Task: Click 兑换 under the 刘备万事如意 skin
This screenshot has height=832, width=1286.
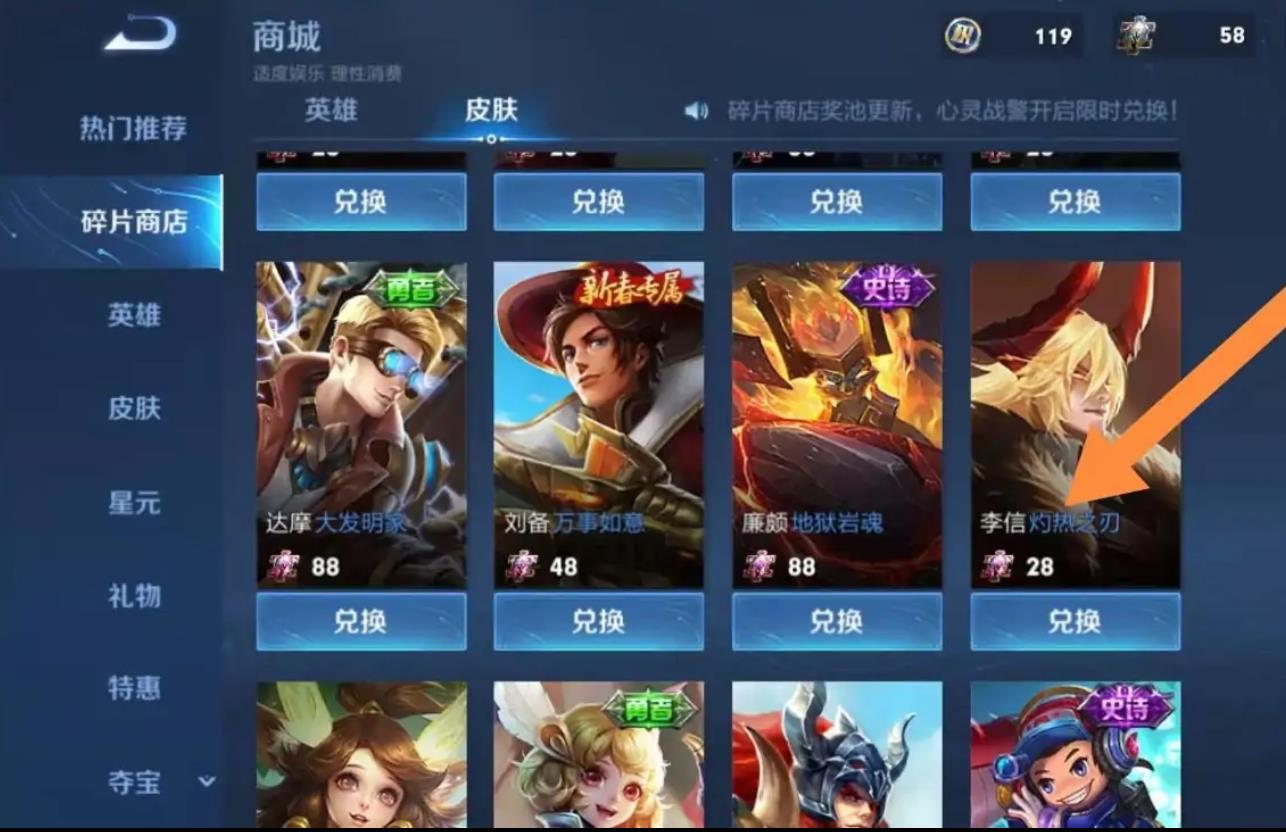Action: click(598, 621)
